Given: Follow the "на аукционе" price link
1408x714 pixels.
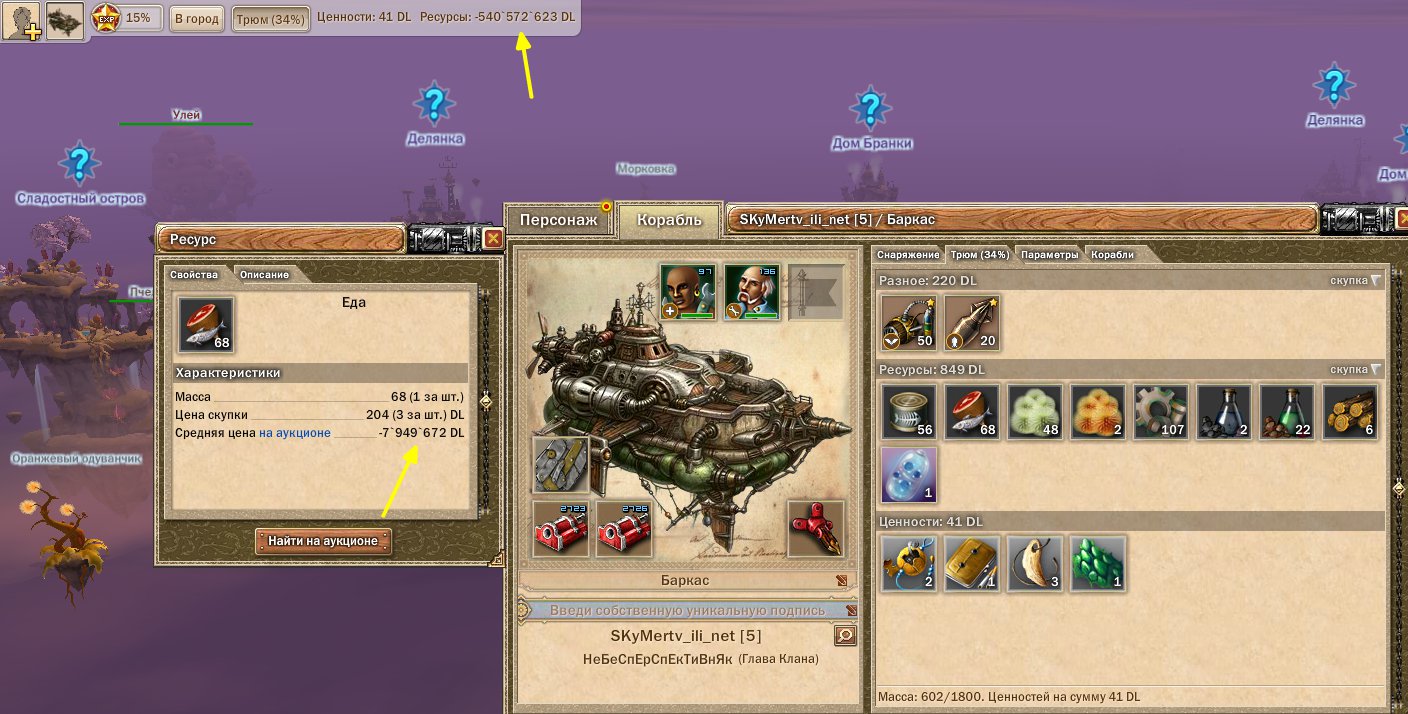Looking at the screenshot, I should [295, 433].
